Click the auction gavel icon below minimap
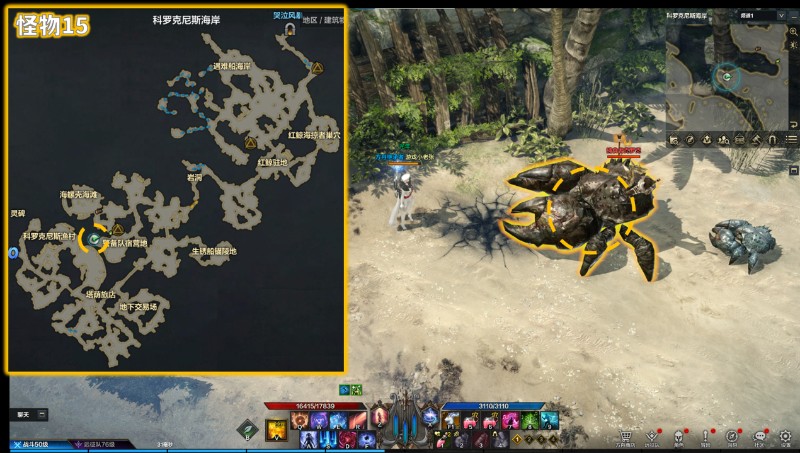This screenshot has height=453, width=800. click(x=756, y=139)
